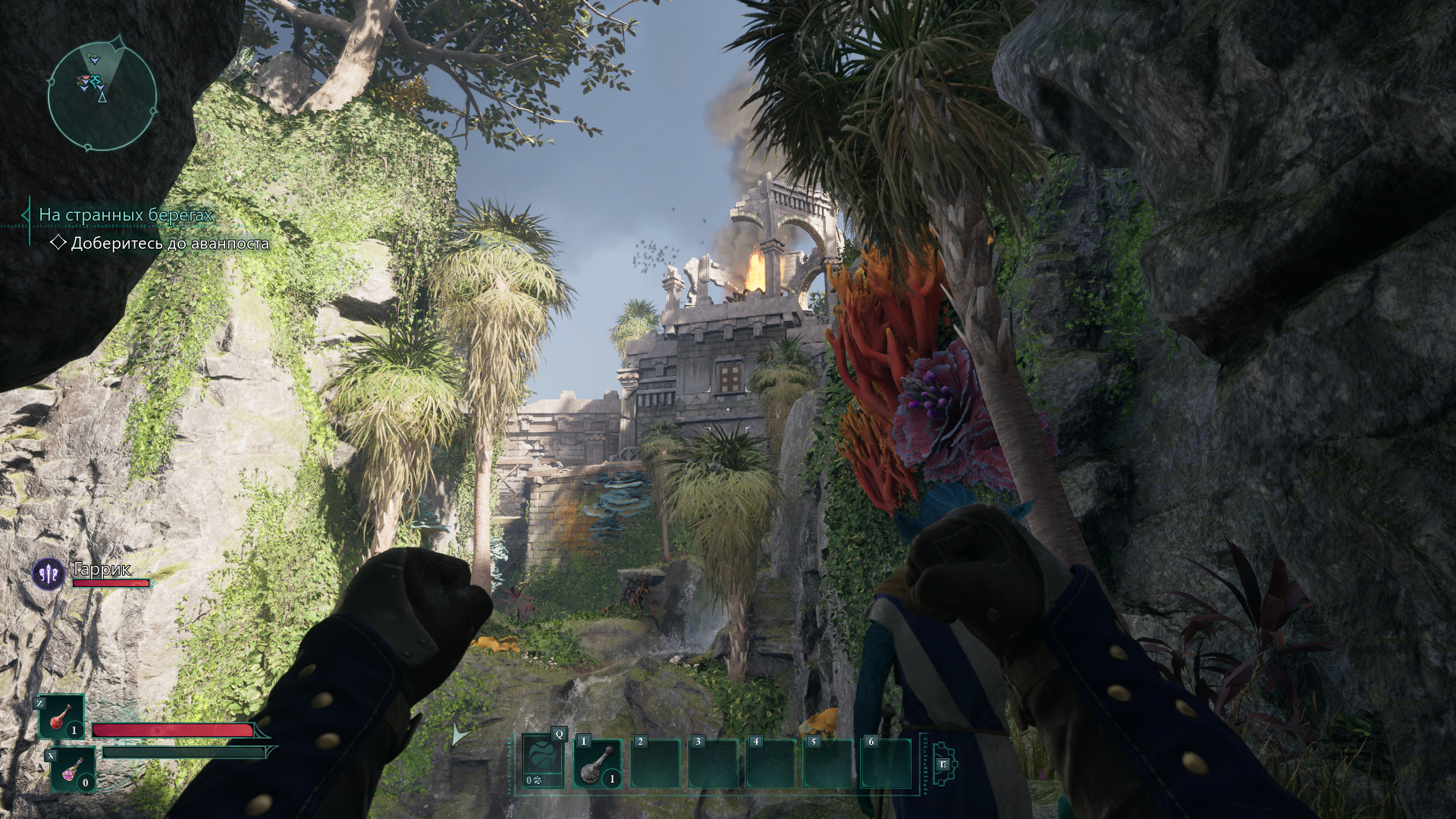Use the pink essence potion slot

74,770
